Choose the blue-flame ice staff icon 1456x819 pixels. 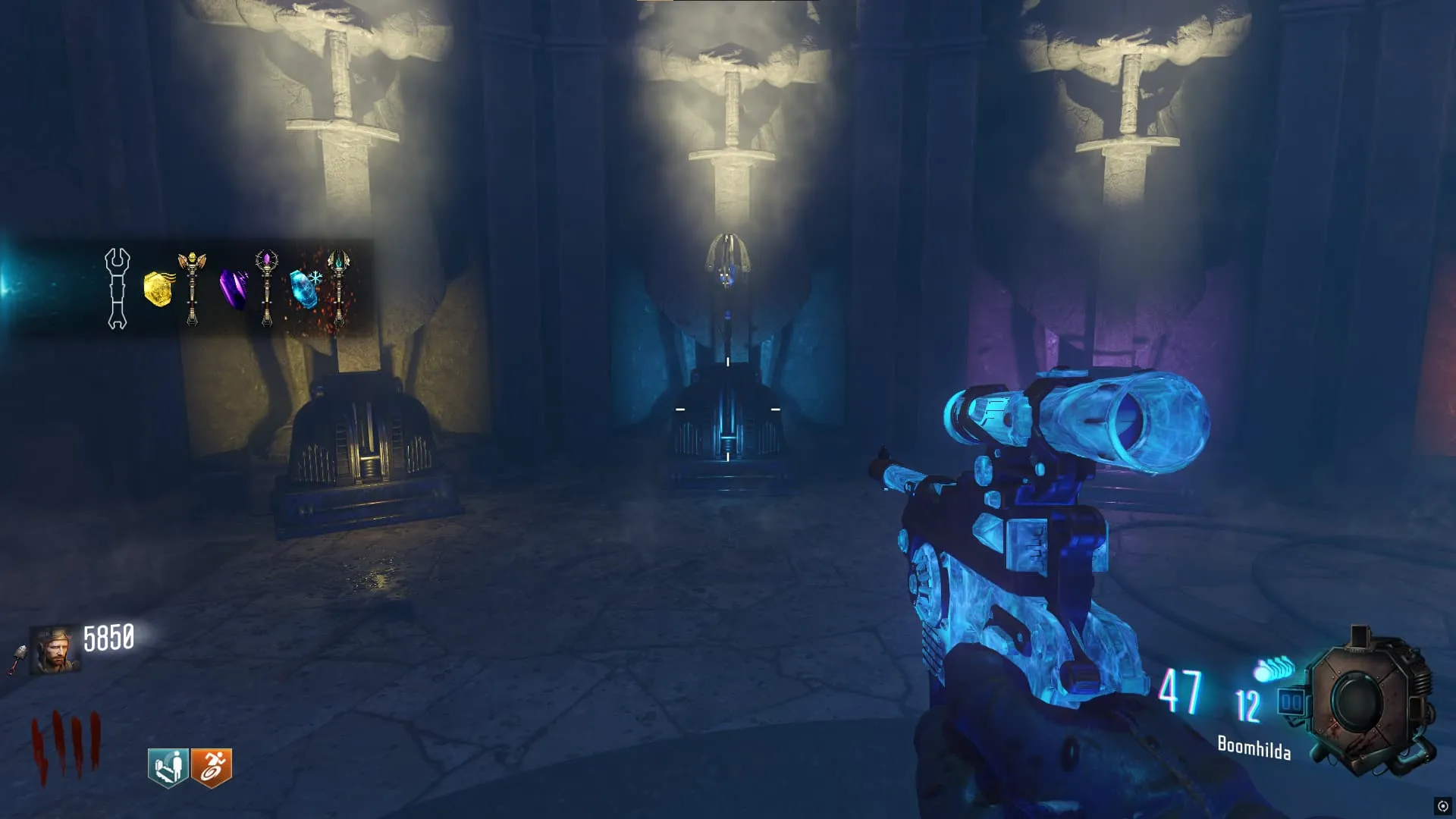coord(338,288)
